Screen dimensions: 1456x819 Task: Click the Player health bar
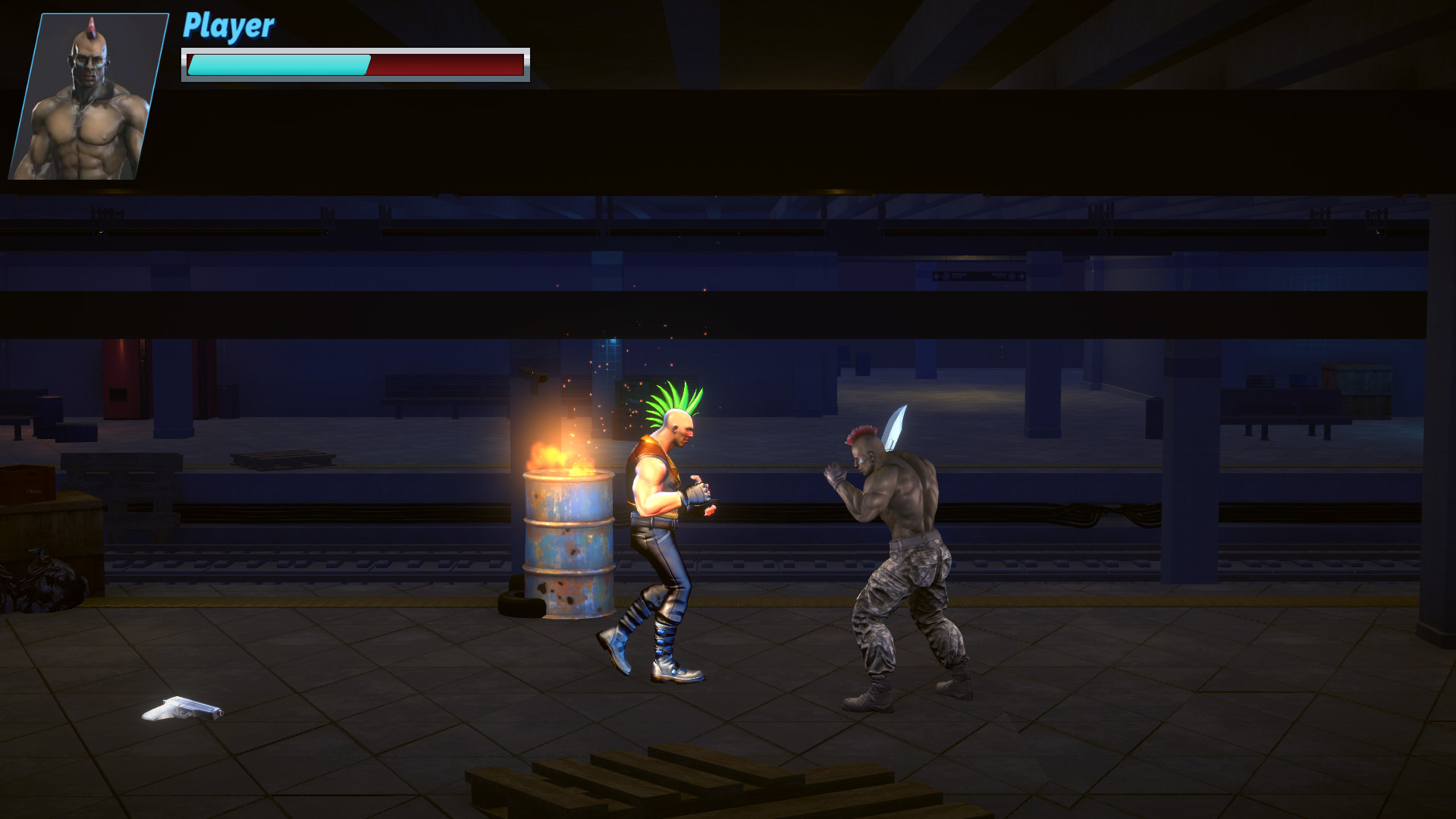point(353,65)
